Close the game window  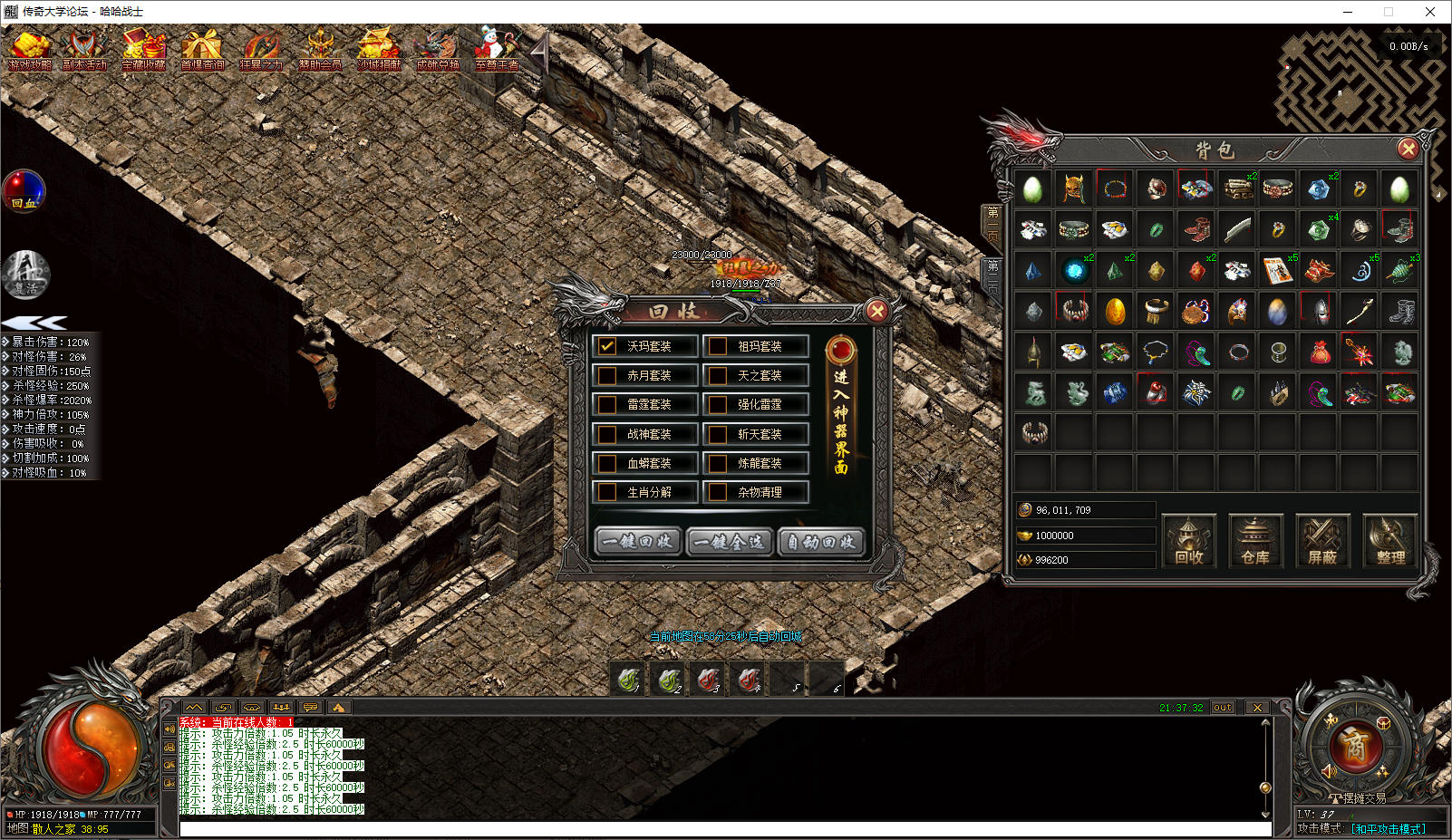tap(1430, 12)
